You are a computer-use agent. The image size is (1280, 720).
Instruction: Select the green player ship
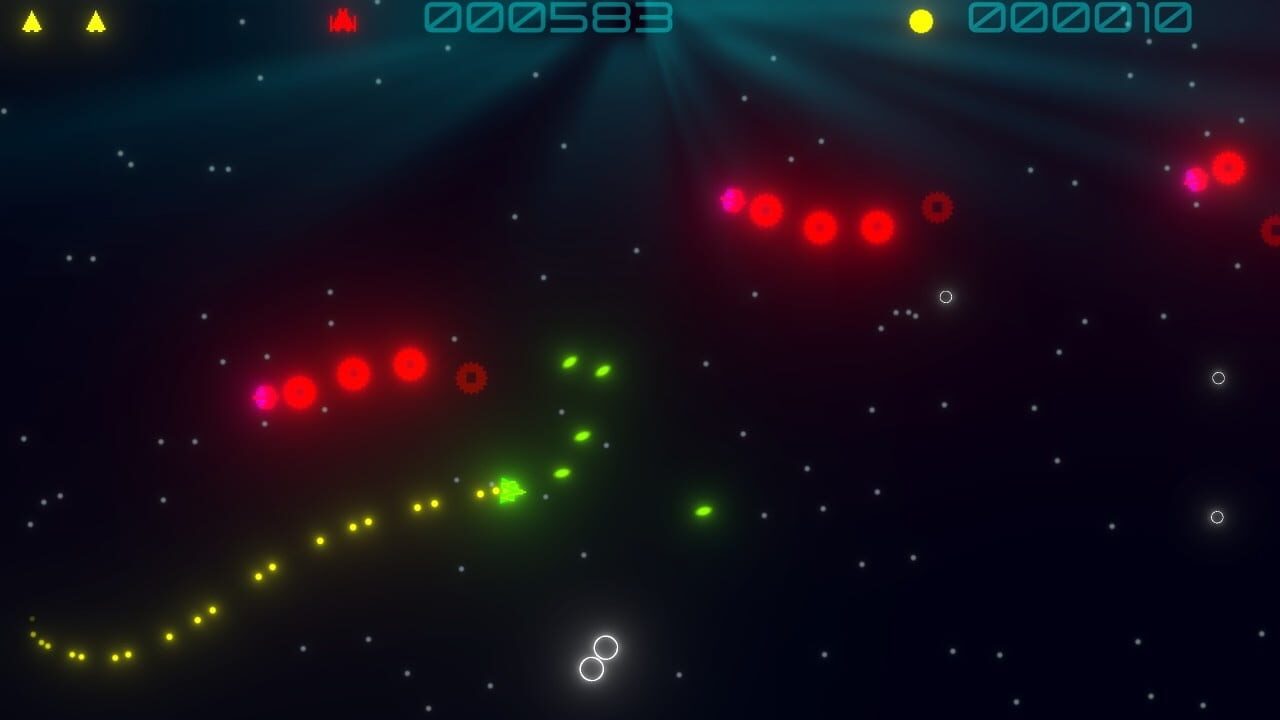[511, 491]
